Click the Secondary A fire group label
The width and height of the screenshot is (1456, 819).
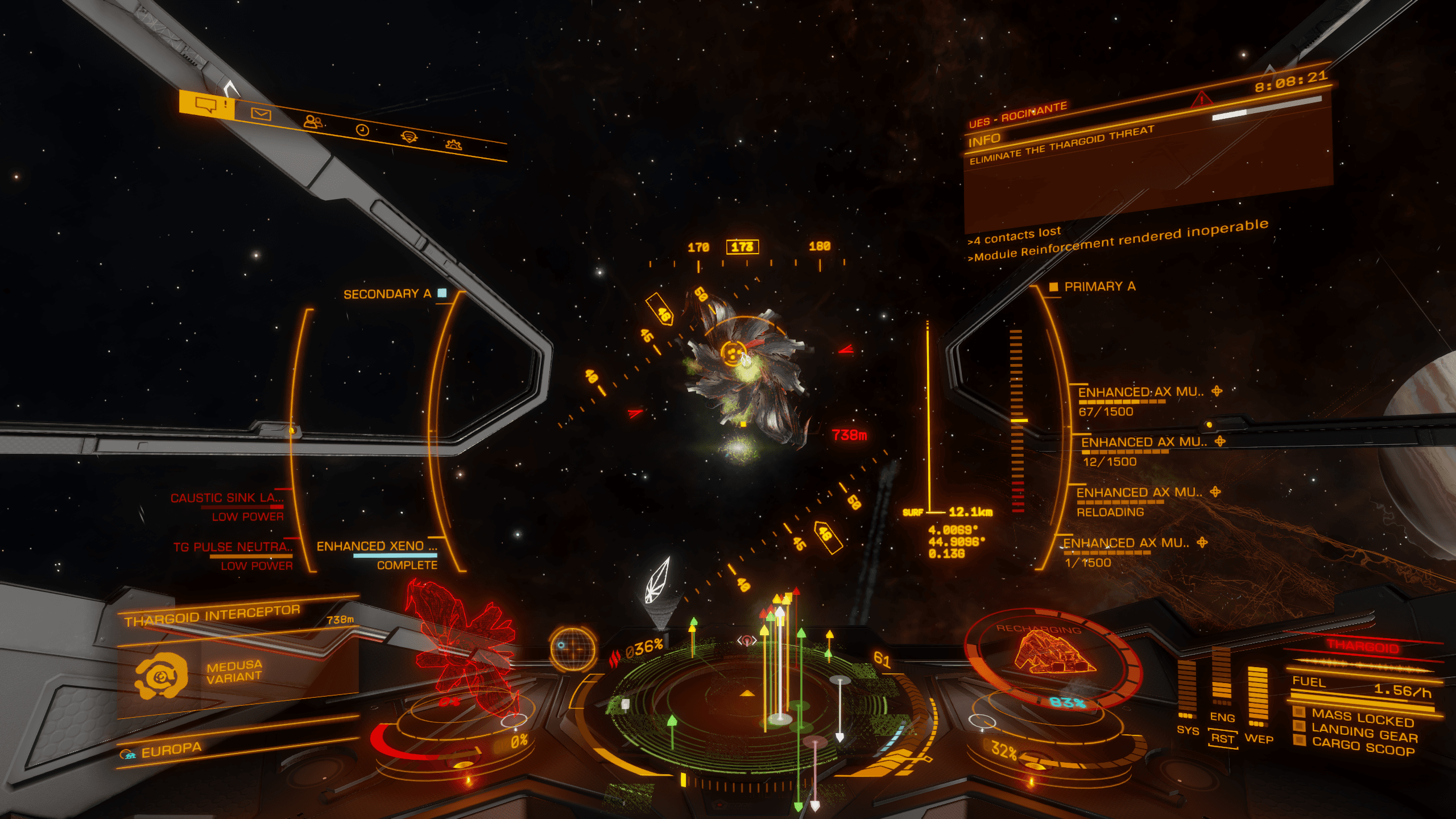(x=387, y=294)
